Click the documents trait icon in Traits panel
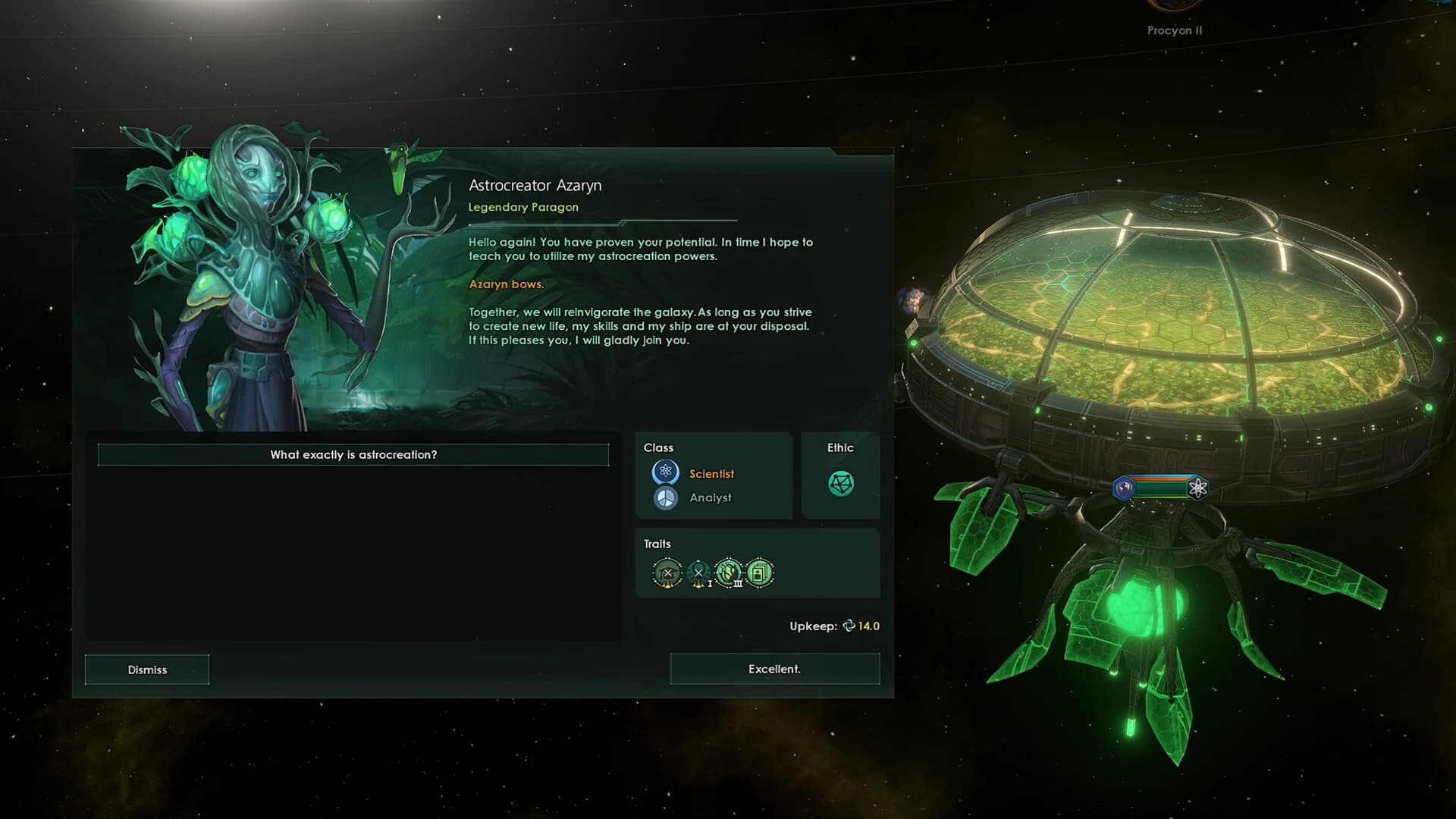Screen dimensions: 1456x819 coord(759,571)
